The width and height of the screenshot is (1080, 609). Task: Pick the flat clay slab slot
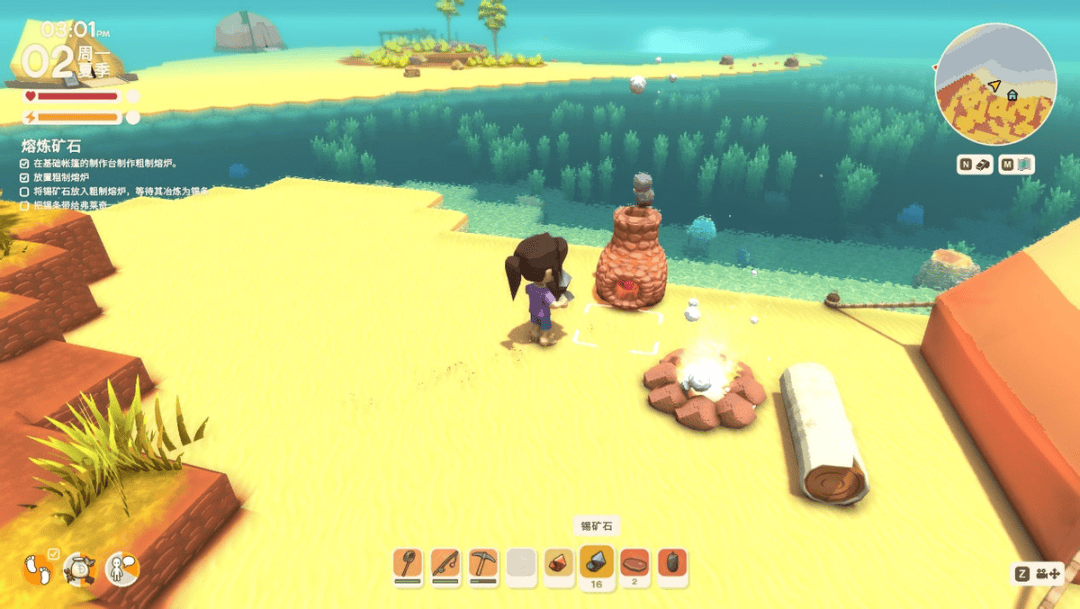coord(635,563)
